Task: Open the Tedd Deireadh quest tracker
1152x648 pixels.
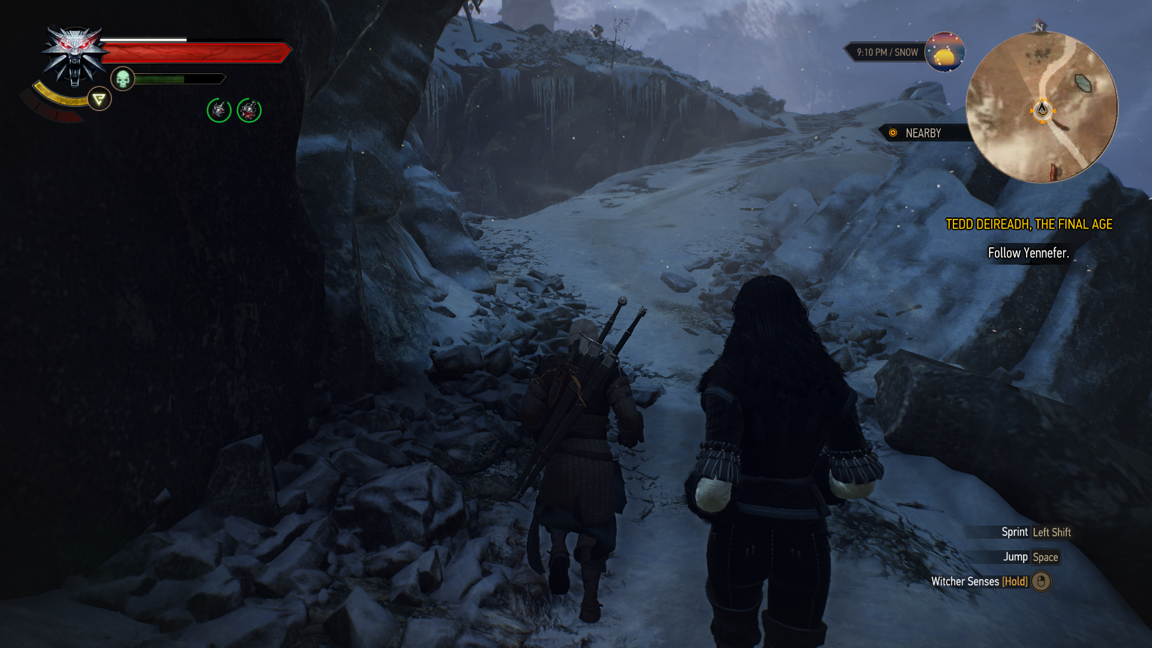Action: (1028, 225)
